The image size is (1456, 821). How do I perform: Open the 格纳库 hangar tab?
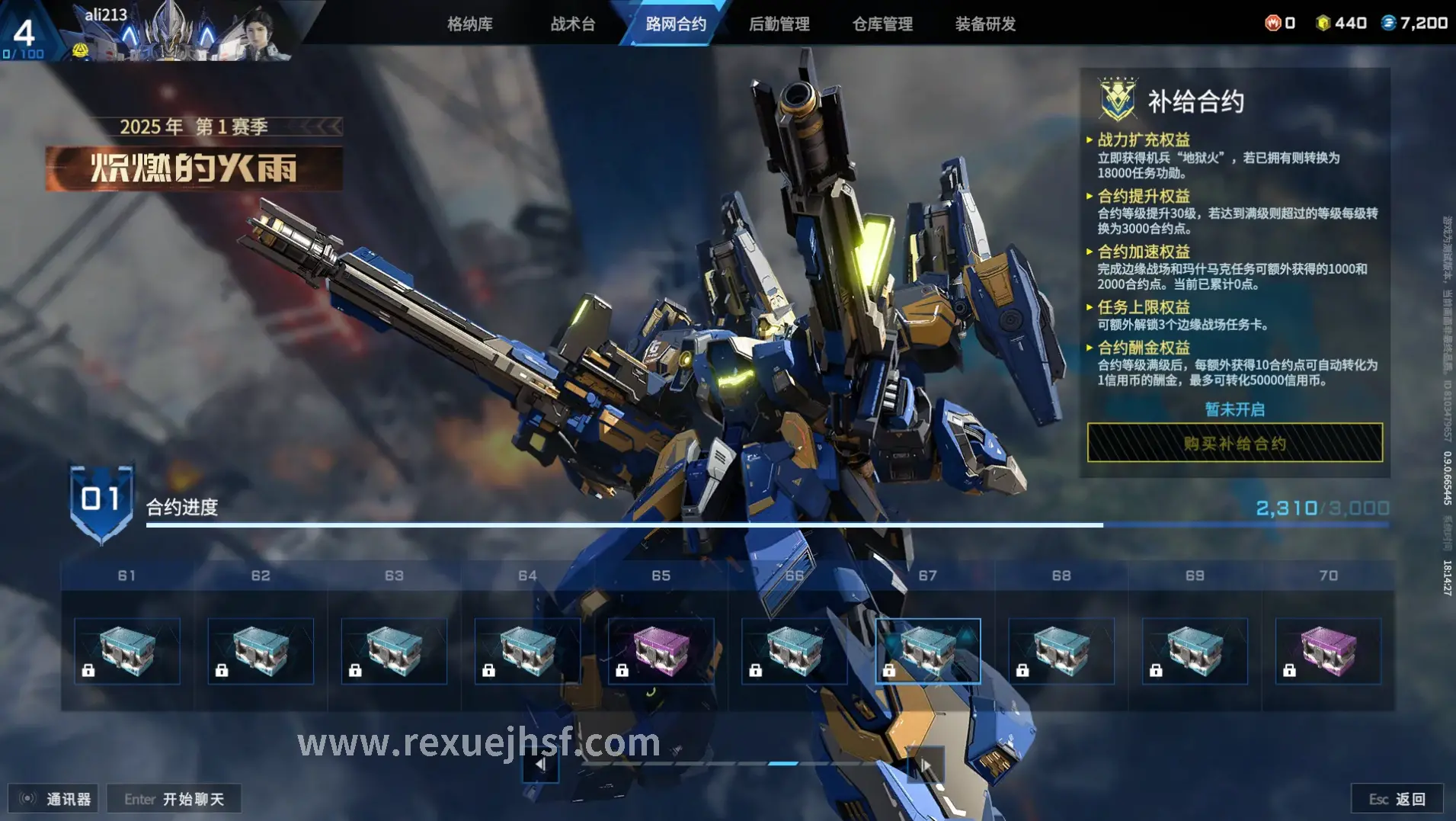469,24
